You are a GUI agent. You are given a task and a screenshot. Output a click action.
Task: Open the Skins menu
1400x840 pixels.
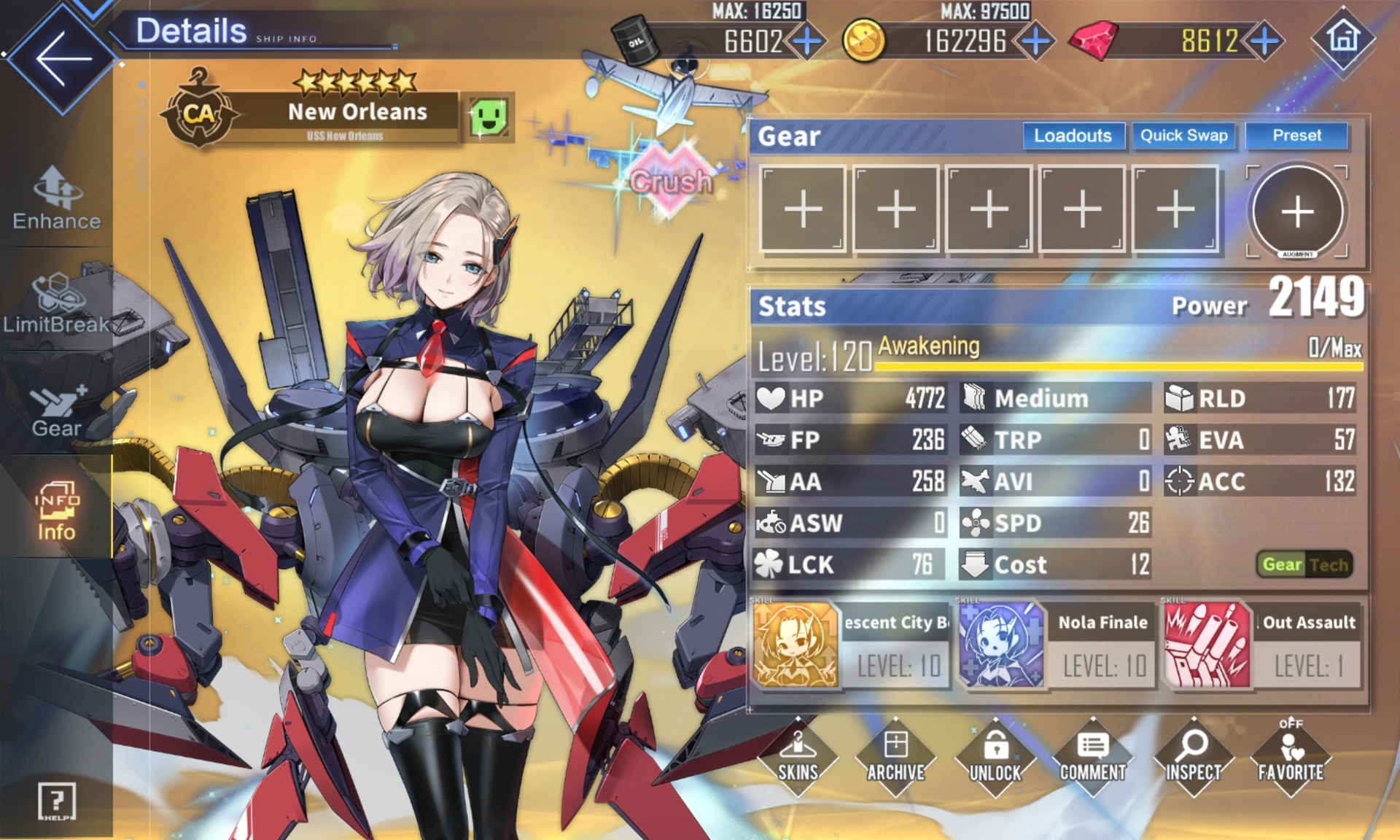798,758
